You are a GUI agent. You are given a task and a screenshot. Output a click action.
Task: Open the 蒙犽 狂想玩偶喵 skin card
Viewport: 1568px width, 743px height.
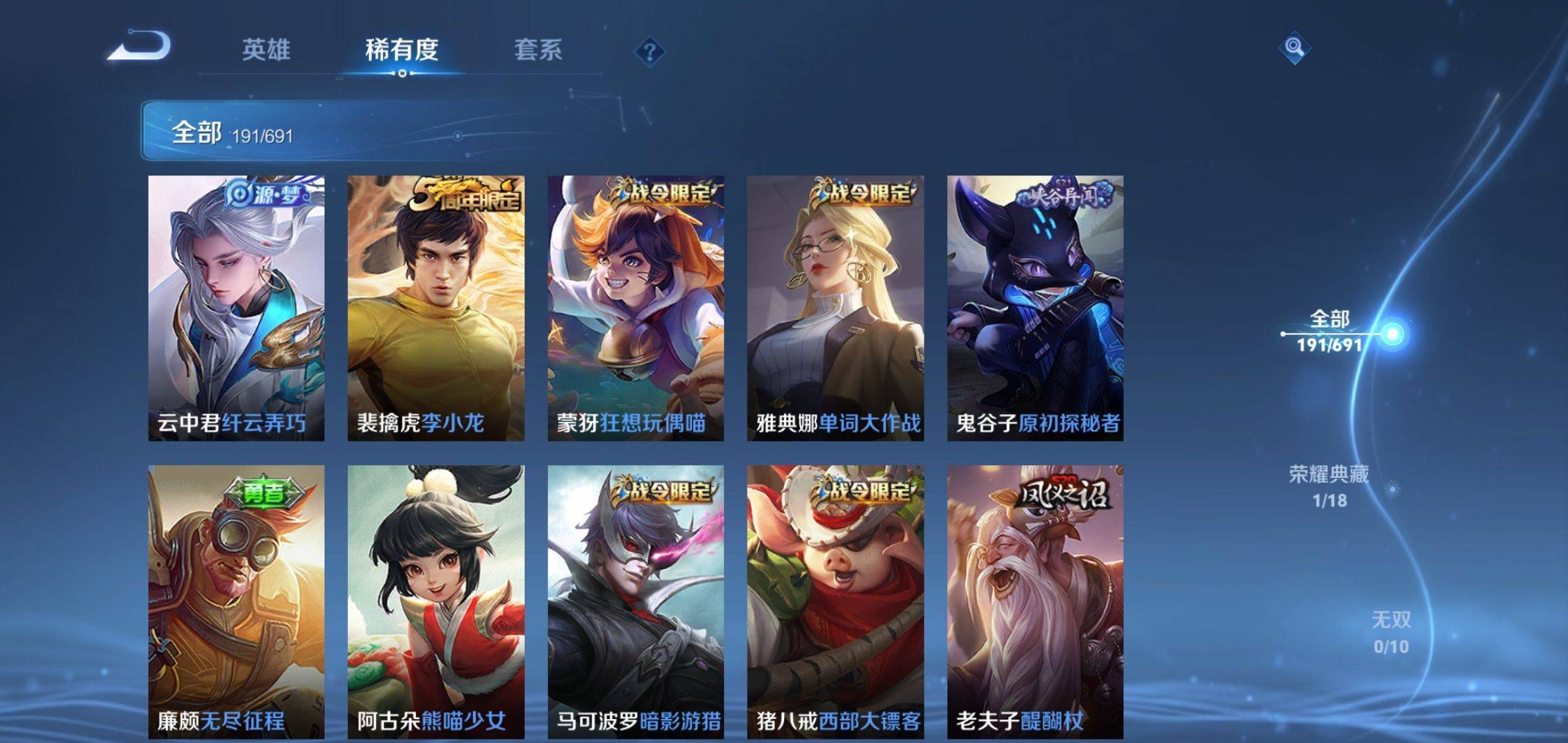click(x=635, y=308)
